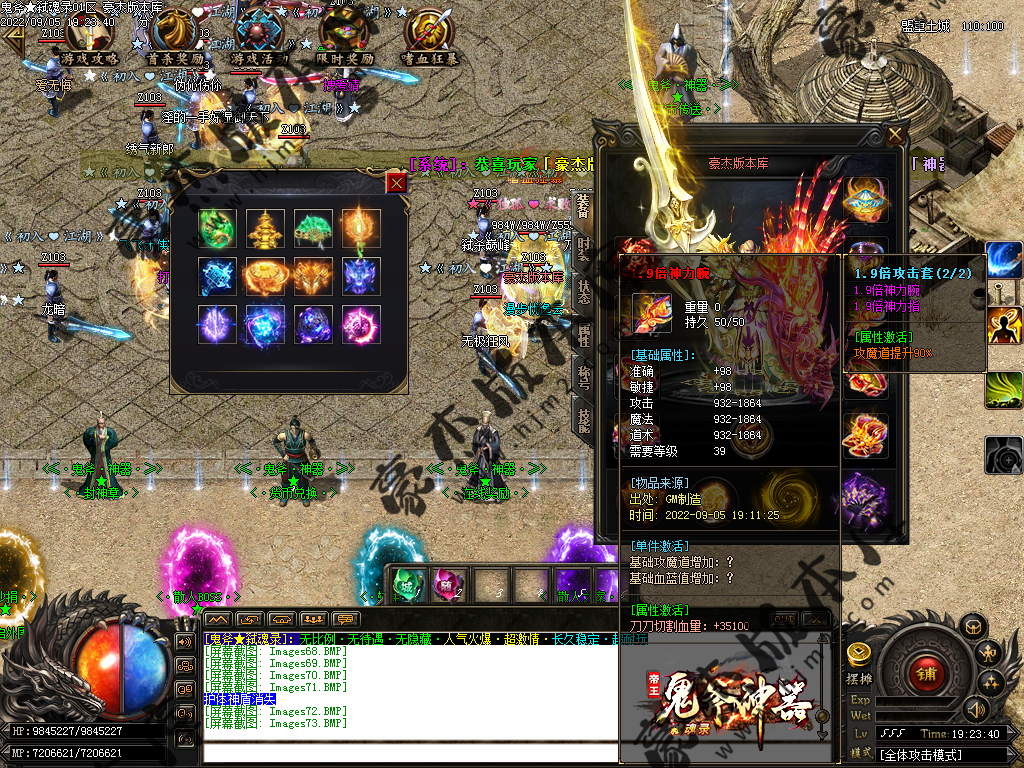Open the 首杀奖励 horse-head reward icon

tap(174, 36)
